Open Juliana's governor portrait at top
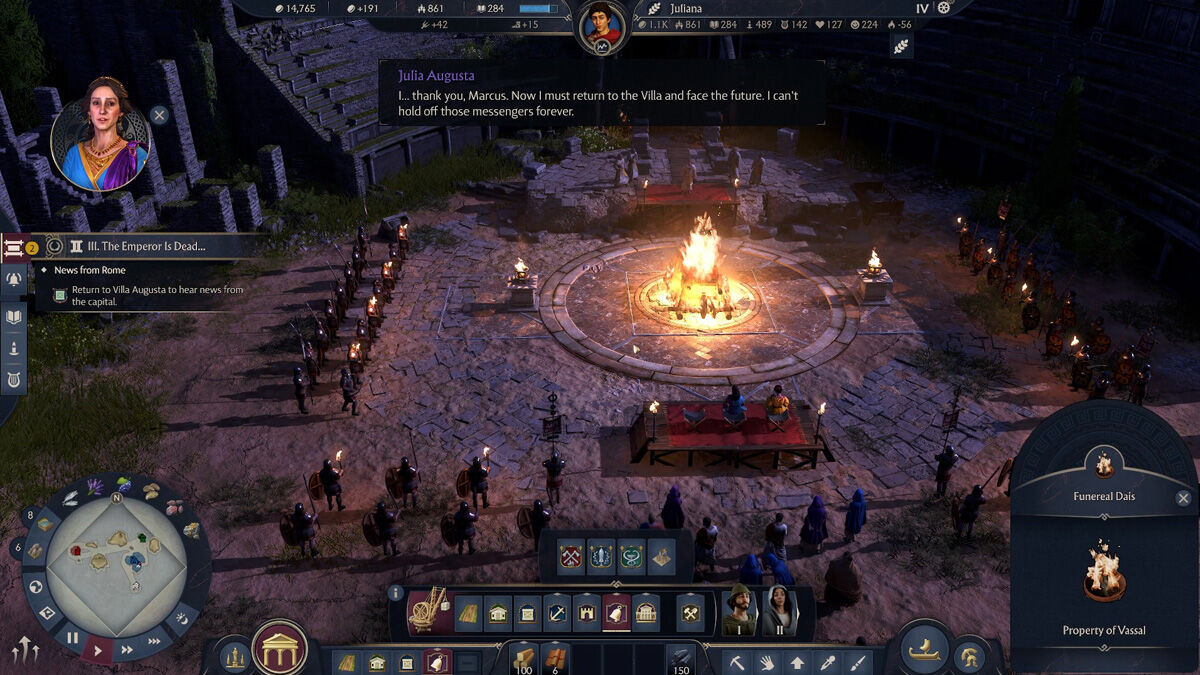 (603, 26)
